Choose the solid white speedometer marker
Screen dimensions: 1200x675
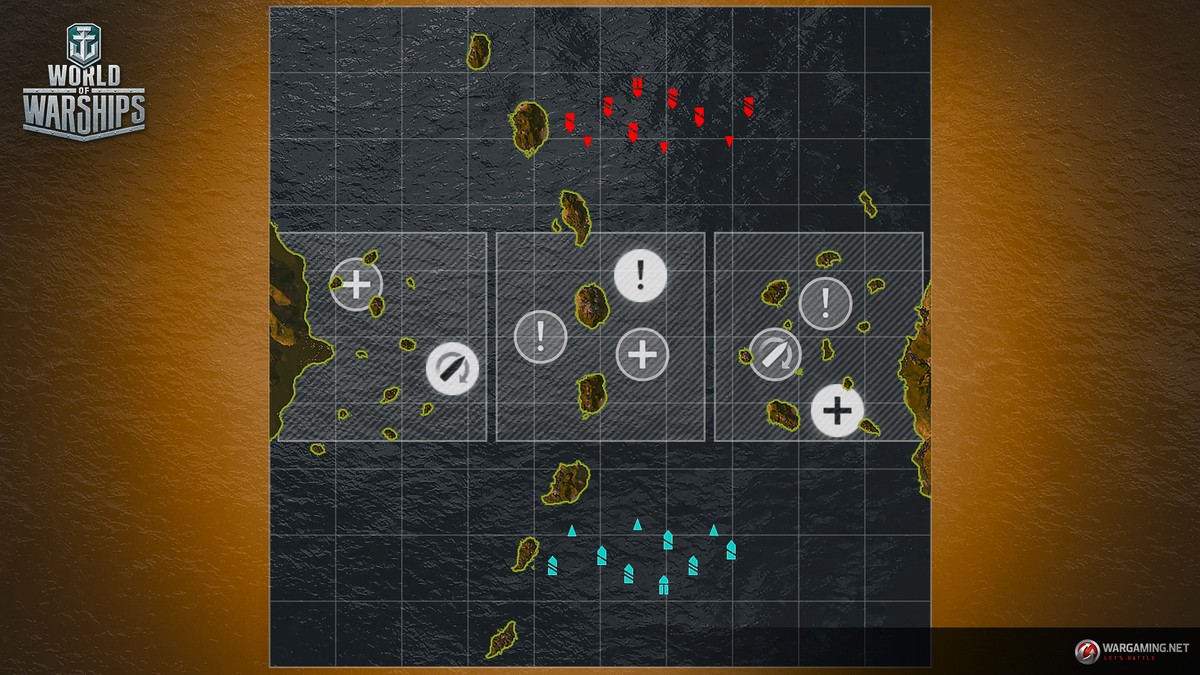[452, 368]
